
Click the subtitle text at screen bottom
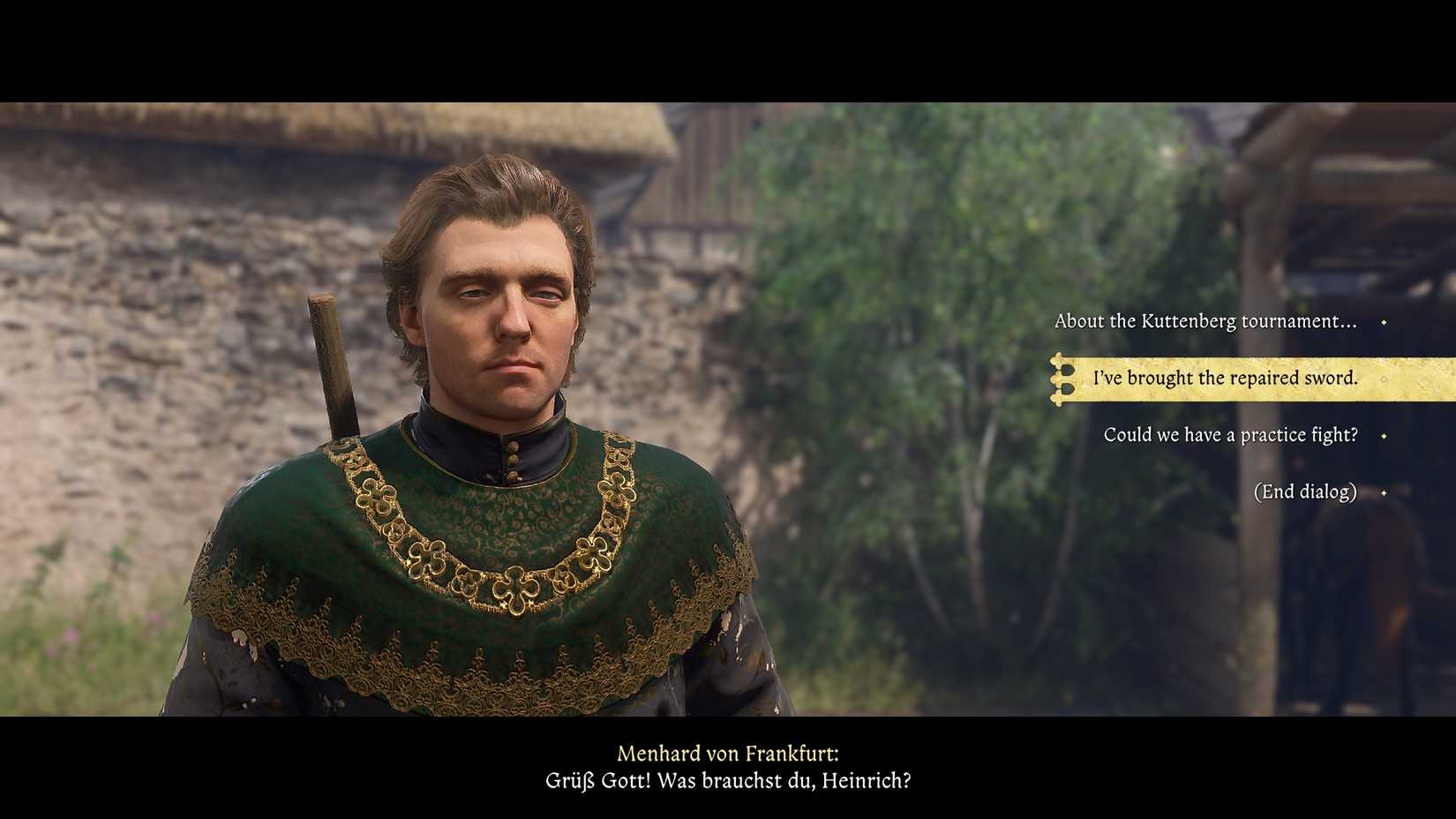[x=728, y=781]
